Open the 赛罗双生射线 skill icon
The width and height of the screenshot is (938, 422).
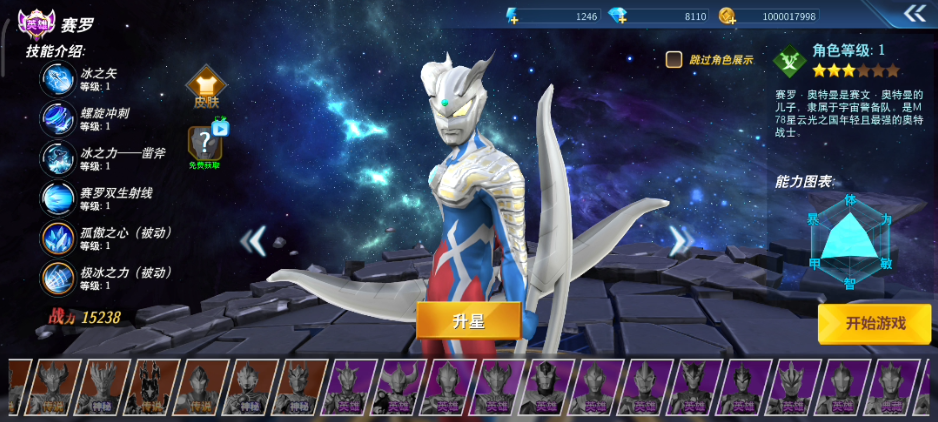(58, 199)
